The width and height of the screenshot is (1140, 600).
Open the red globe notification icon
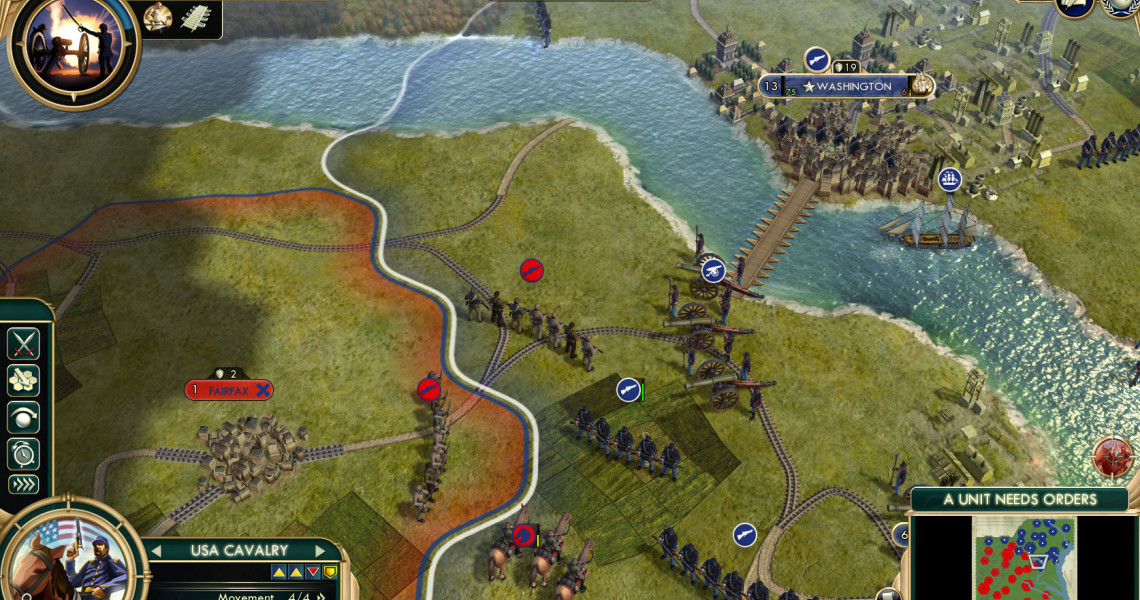click(1112, 457)
